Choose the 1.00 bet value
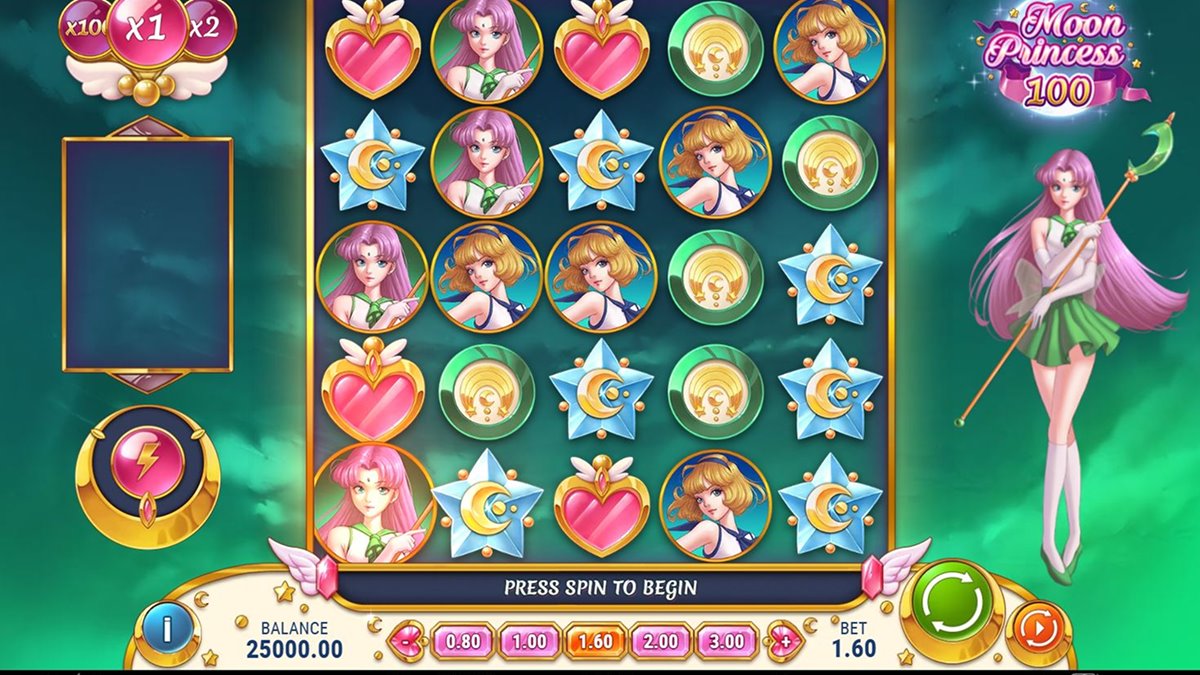Image resolution: width=1200 pixels, height=675 pixels. click(528, 640)
